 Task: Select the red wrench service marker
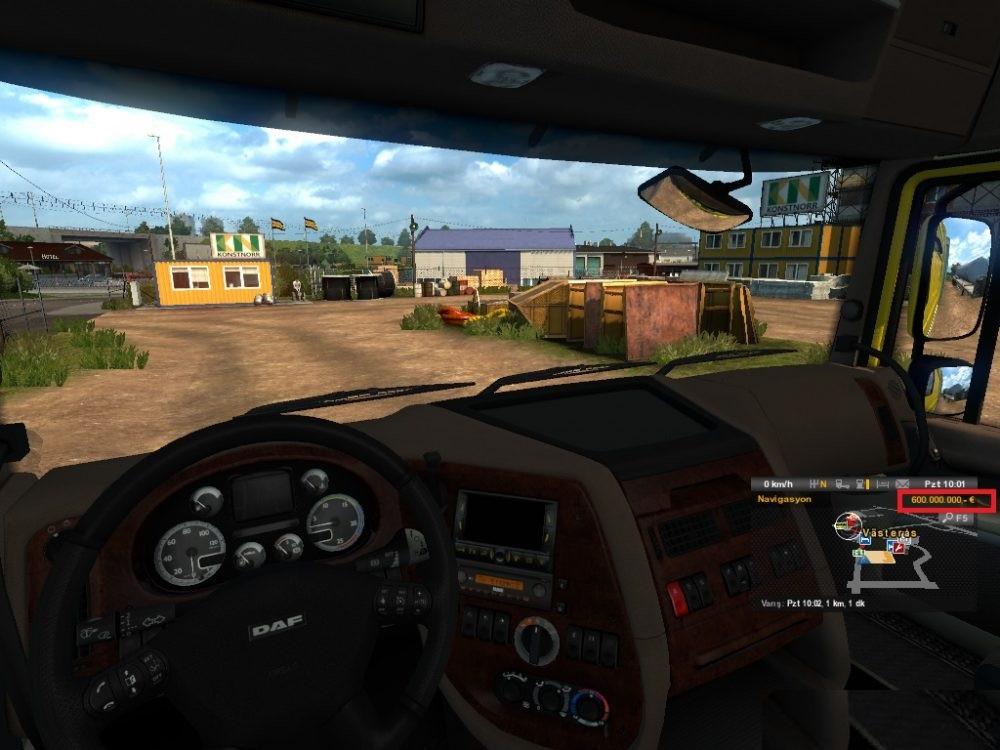tap(897, 547)
